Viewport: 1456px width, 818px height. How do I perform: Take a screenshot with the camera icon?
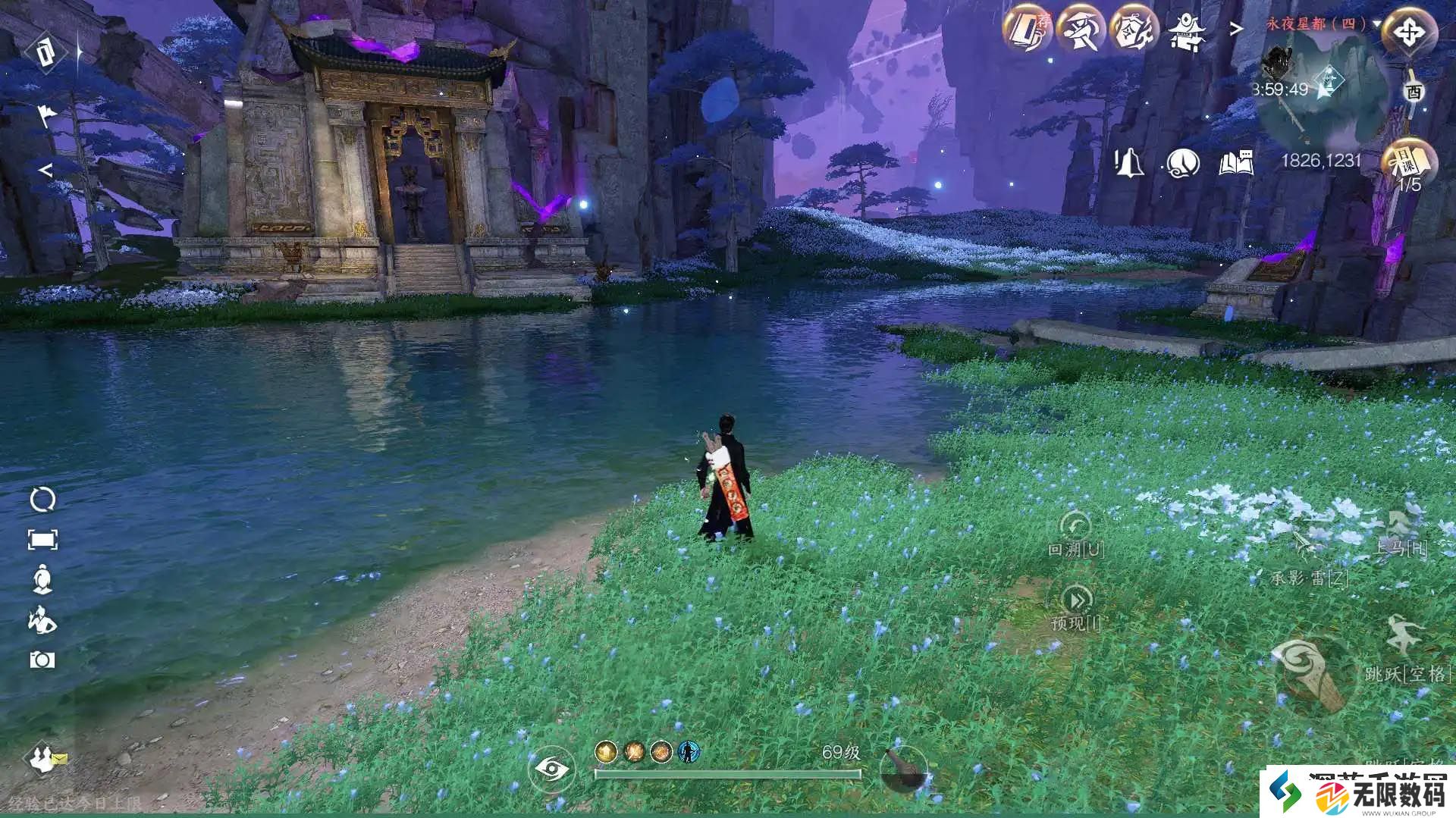pos(42,660)
